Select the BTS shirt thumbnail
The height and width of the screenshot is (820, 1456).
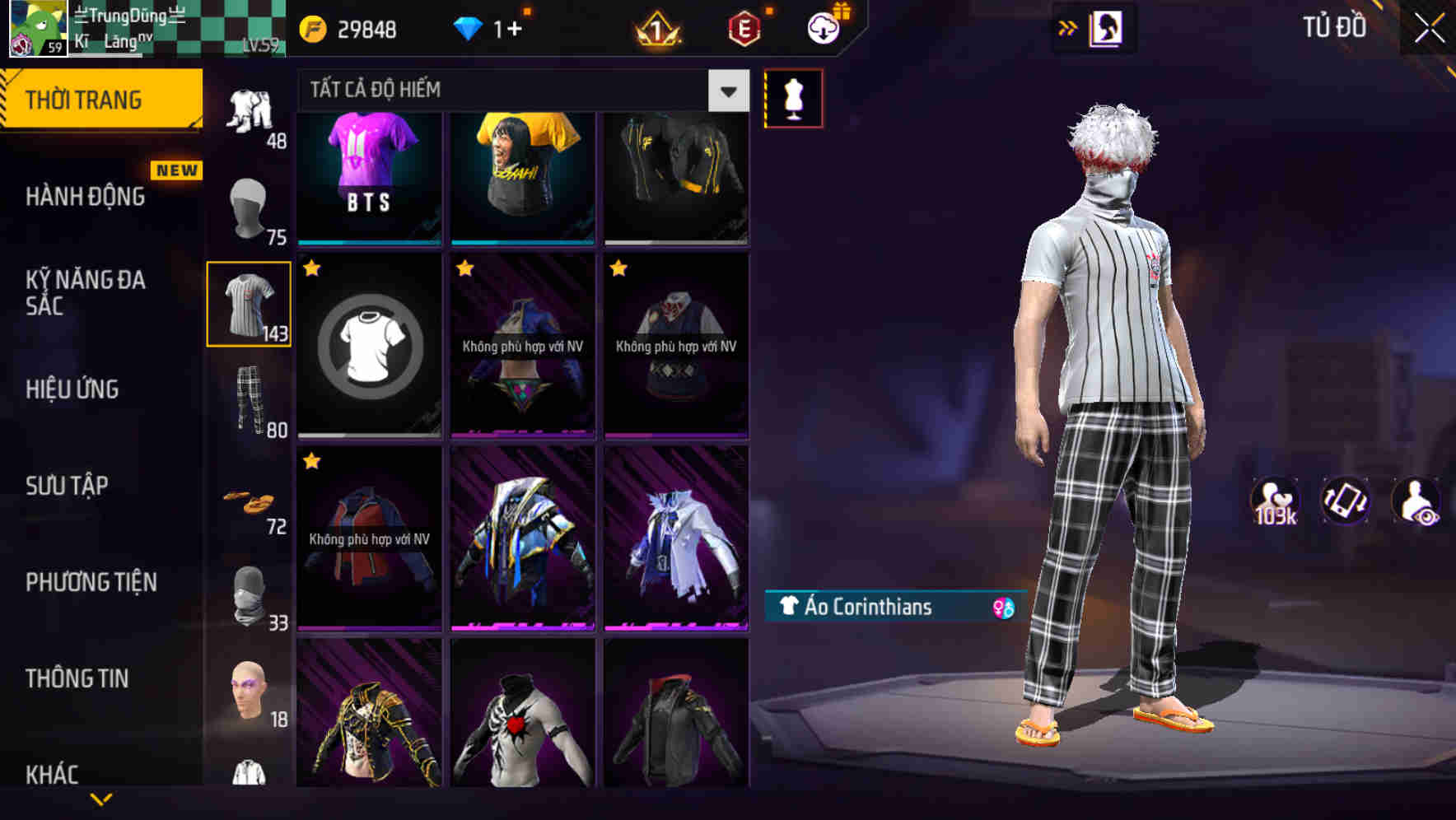click(368, 173)
